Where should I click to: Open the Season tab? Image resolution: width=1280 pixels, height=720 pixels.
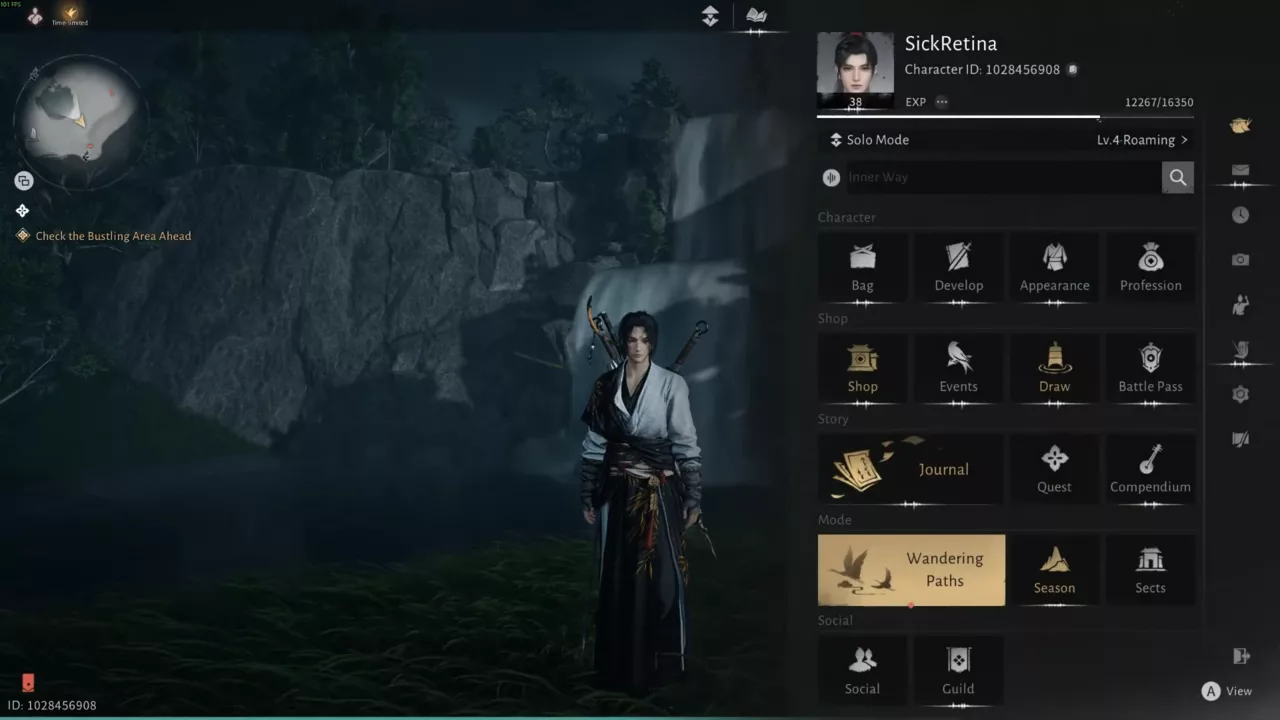coord(1054,570)
